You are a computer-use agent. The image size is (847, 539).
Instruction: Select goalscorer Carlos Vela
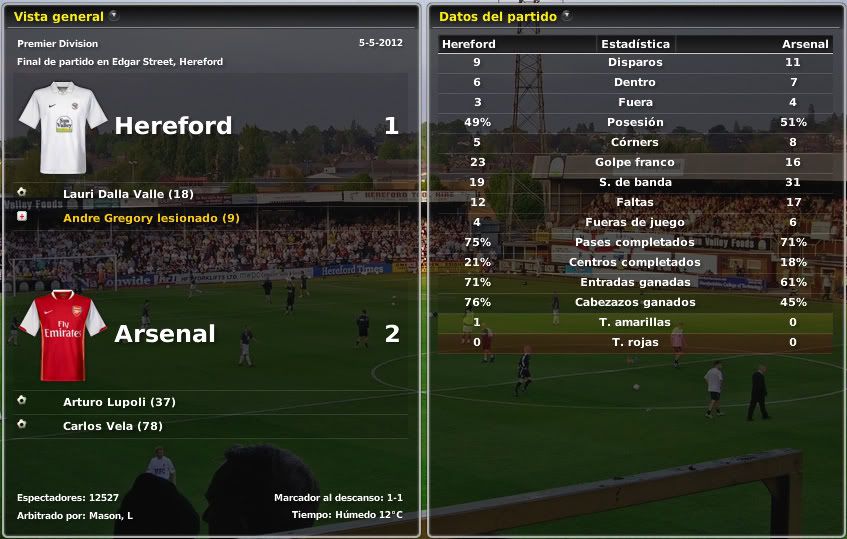coord(112,426)
